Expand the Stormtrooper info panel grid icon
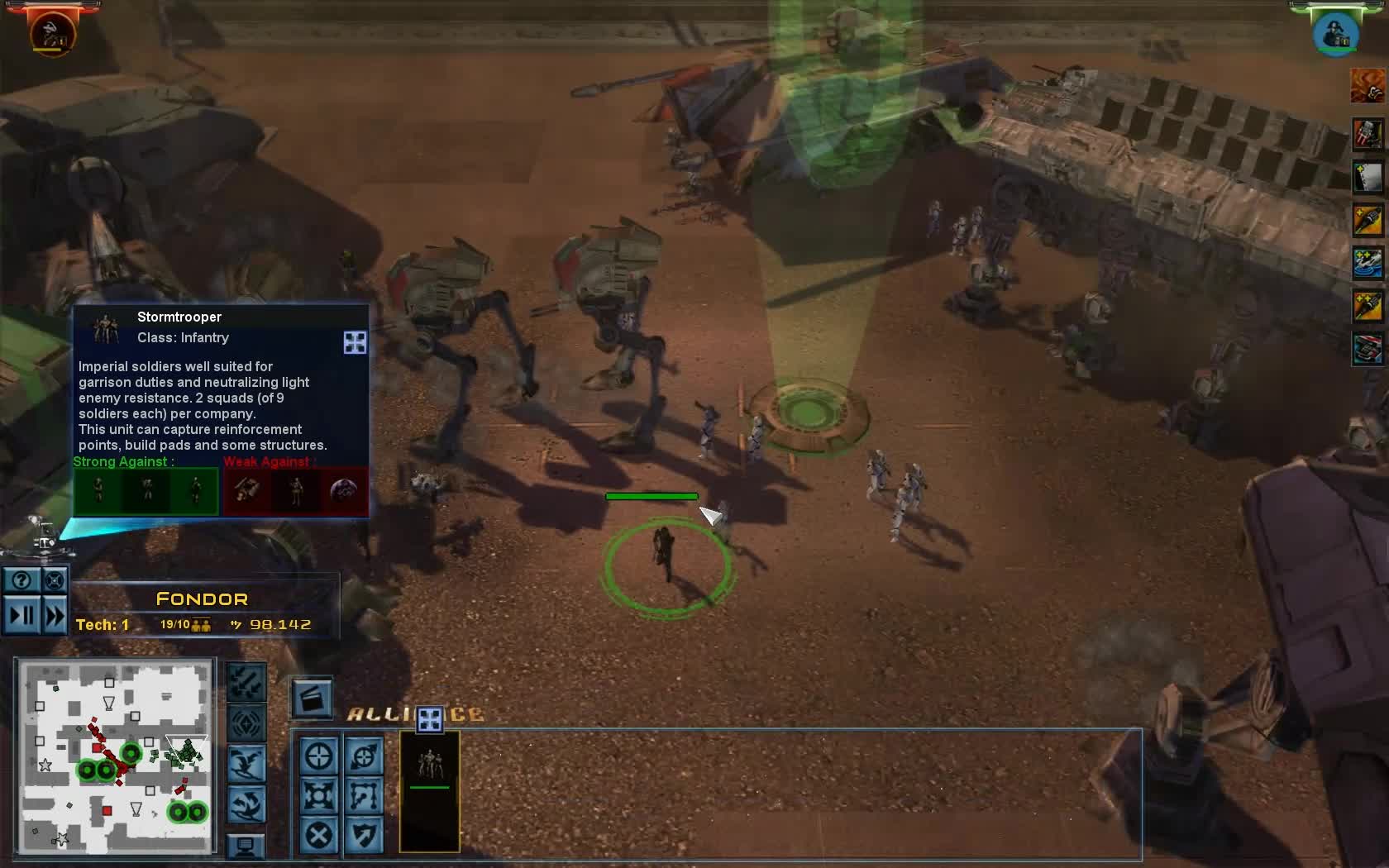The width and height of the screenshot is (1389, 868). (x=355, y=342)
